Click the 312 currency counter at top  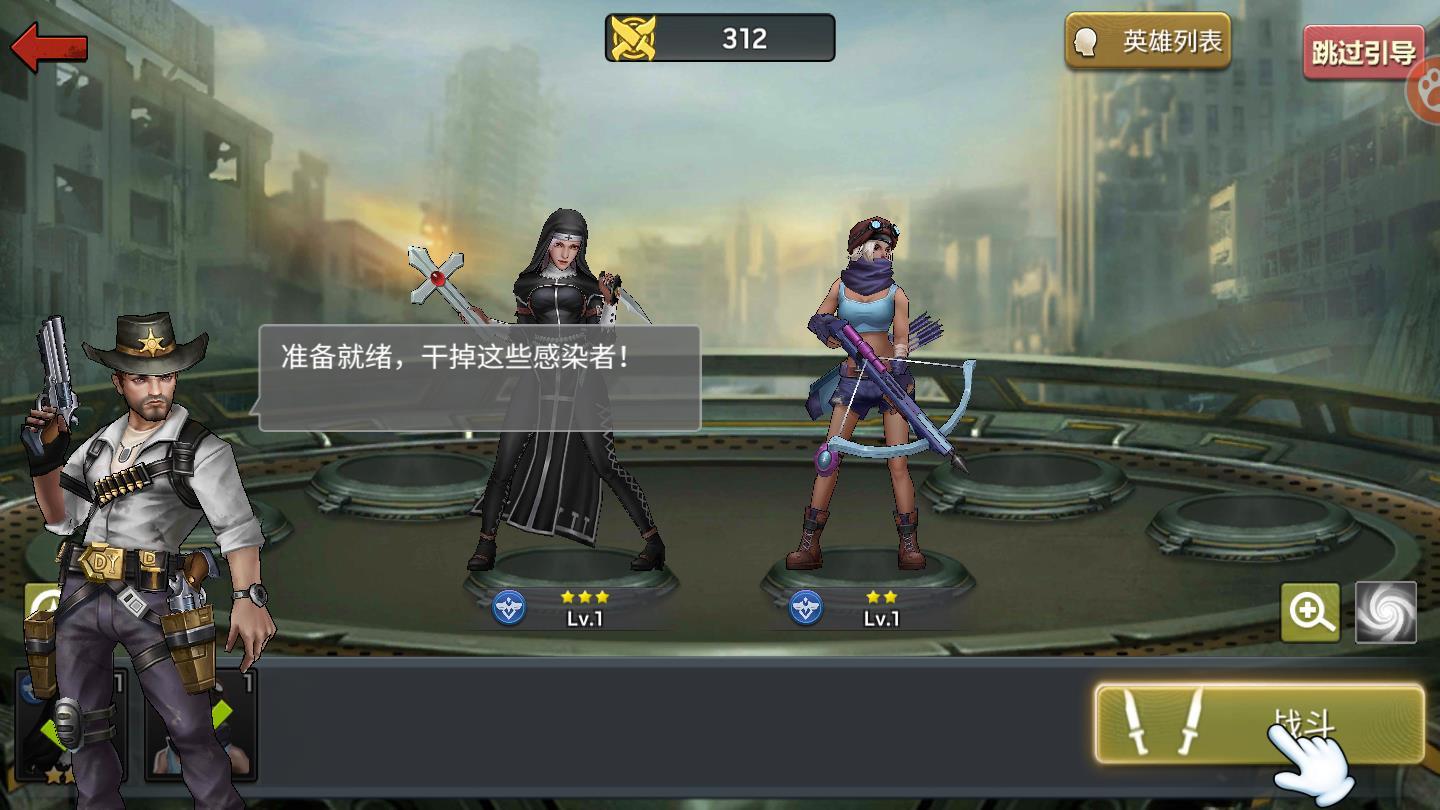pyautogui.click(x=745, y=37)
